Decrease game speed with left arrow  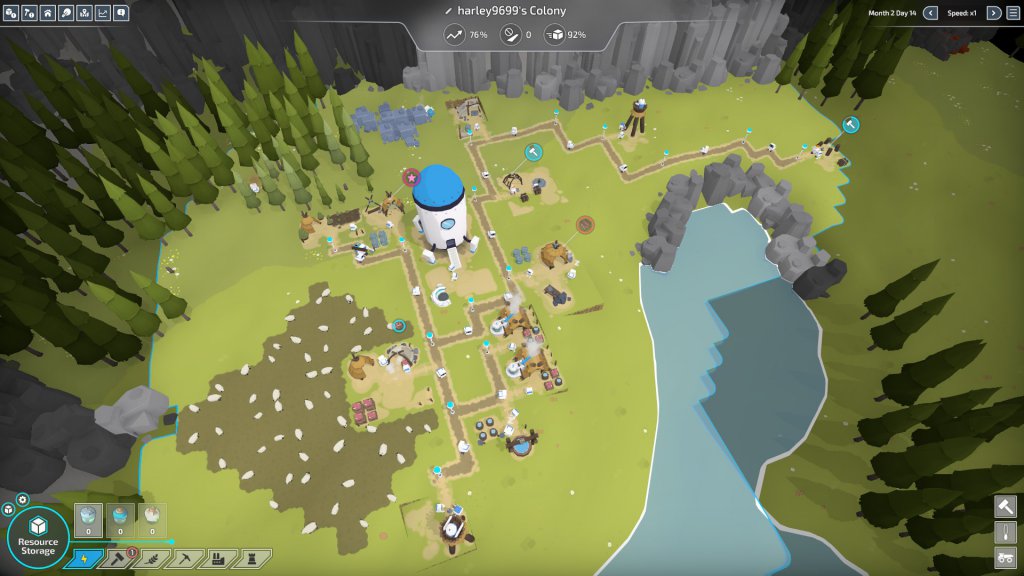[x=930, y=13]
